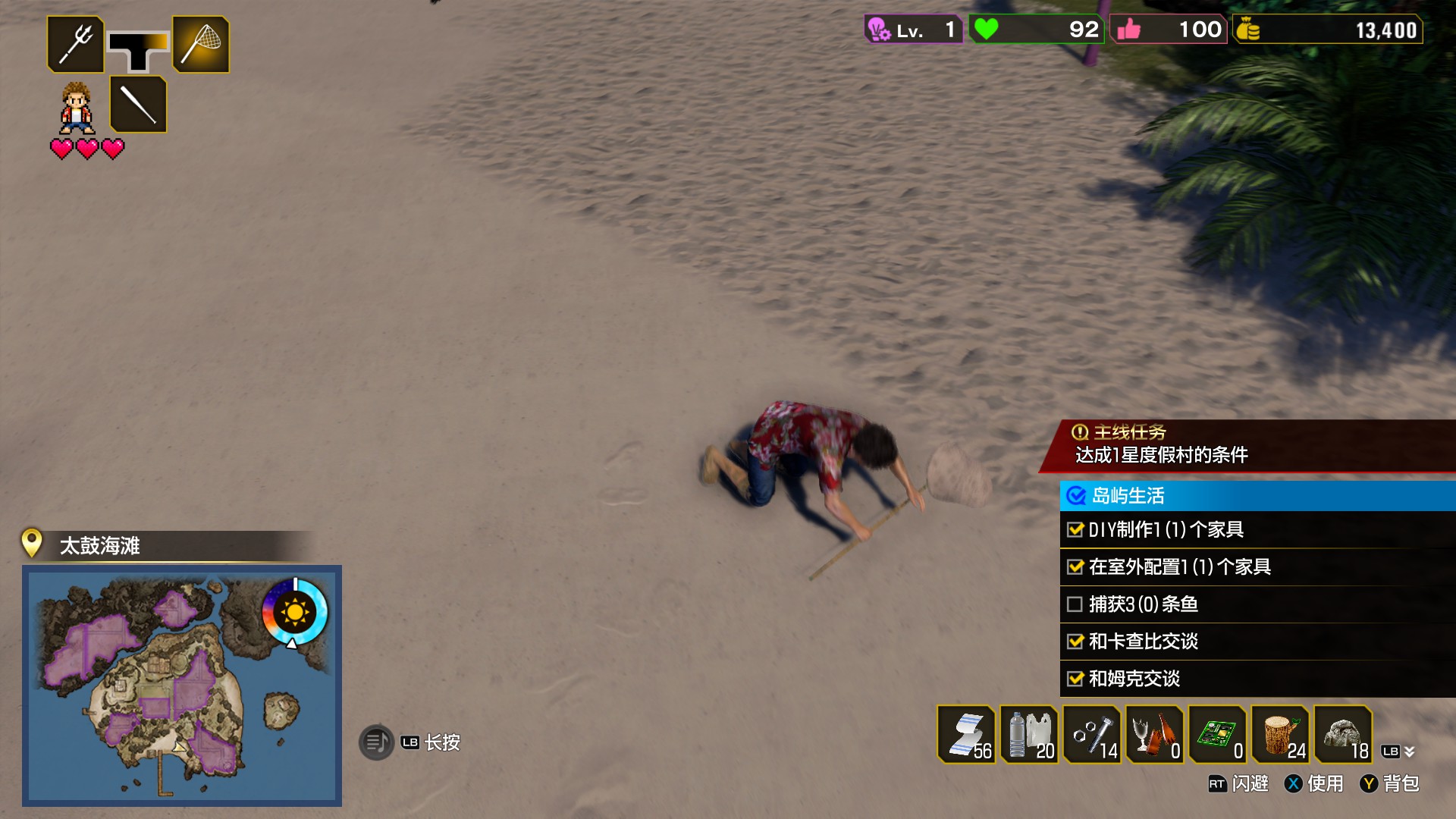Click the pixel character portrait
This screenshot has width=1456, height=819.
click(77, 108)
